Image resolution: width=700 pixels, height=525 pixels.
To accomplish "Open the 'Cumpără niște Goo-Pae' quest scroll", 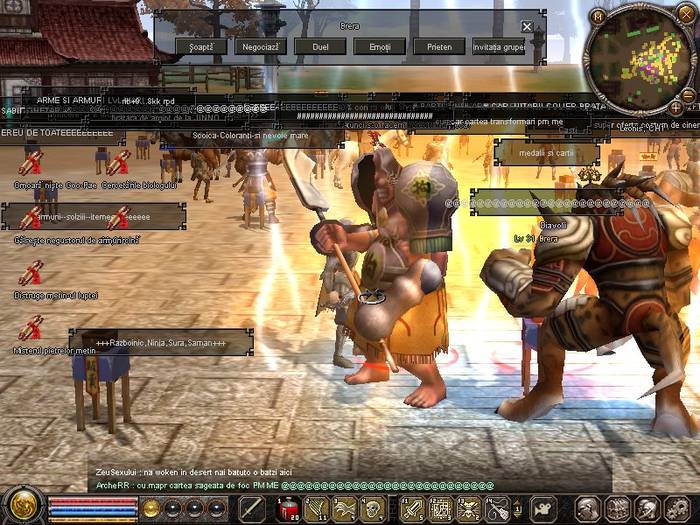I will click(31, 163).
